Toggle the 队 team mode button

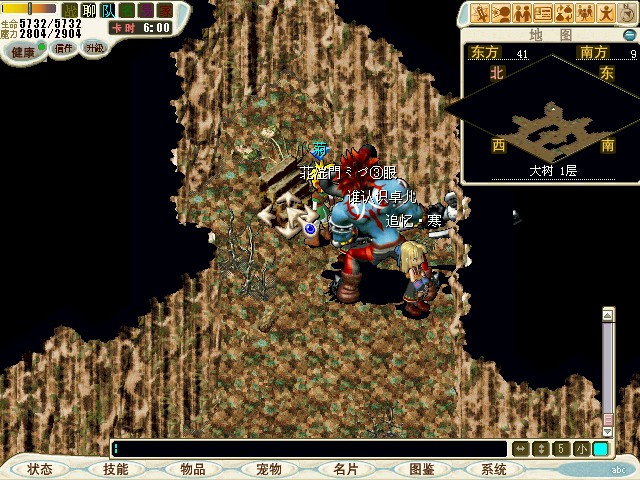(108, 10)
